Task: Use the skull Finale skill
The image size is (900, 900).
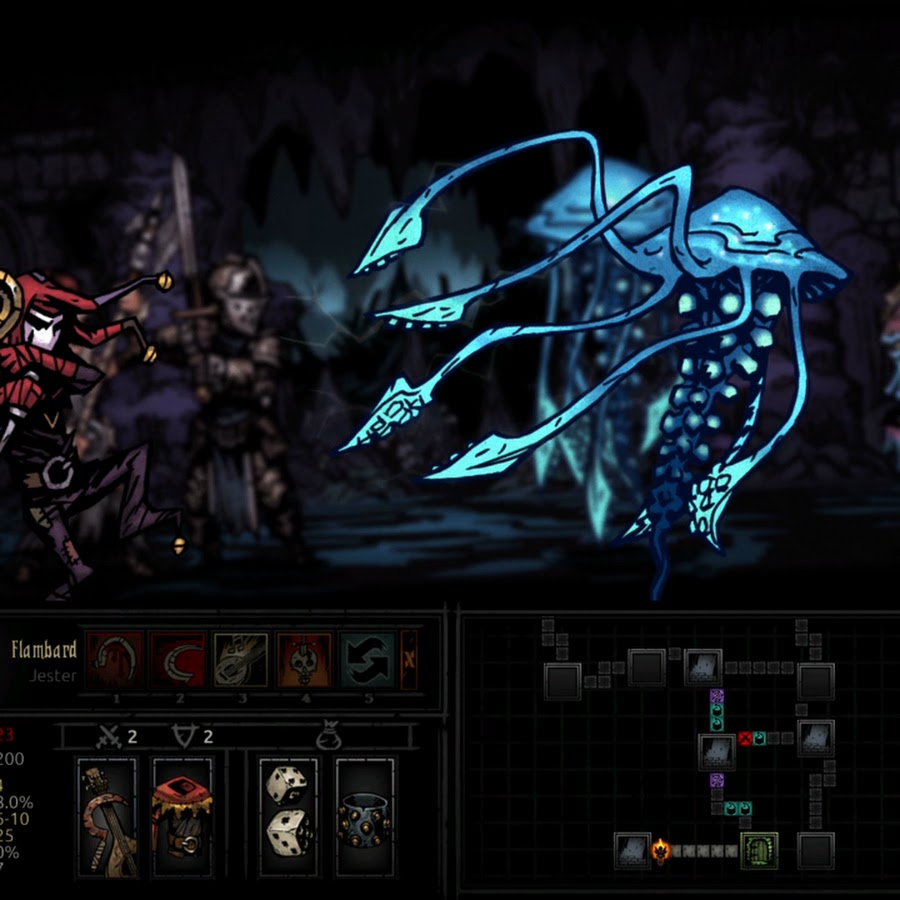Action: pos(303,660)
